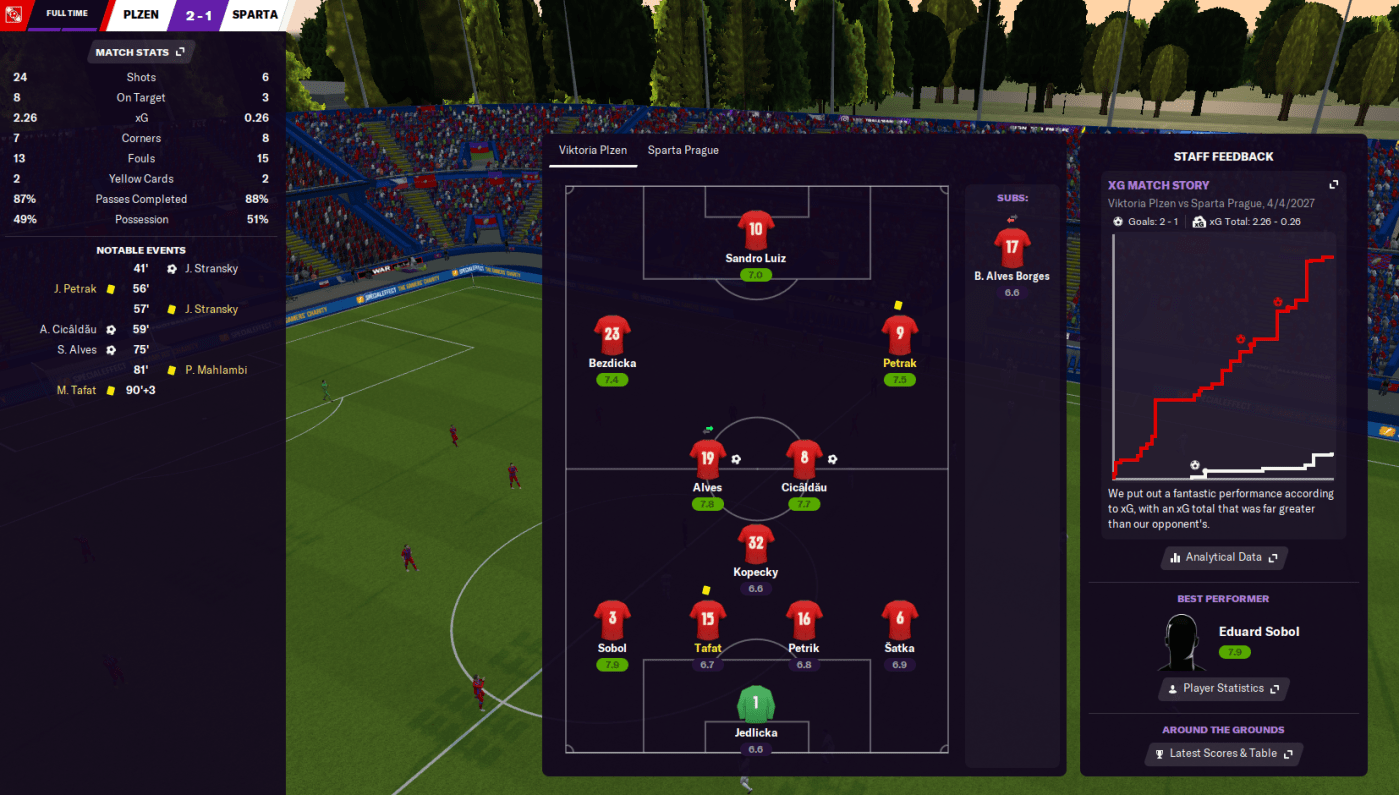Open Player Statistics
1399x795 pixels.
[x=1223, y=689]
